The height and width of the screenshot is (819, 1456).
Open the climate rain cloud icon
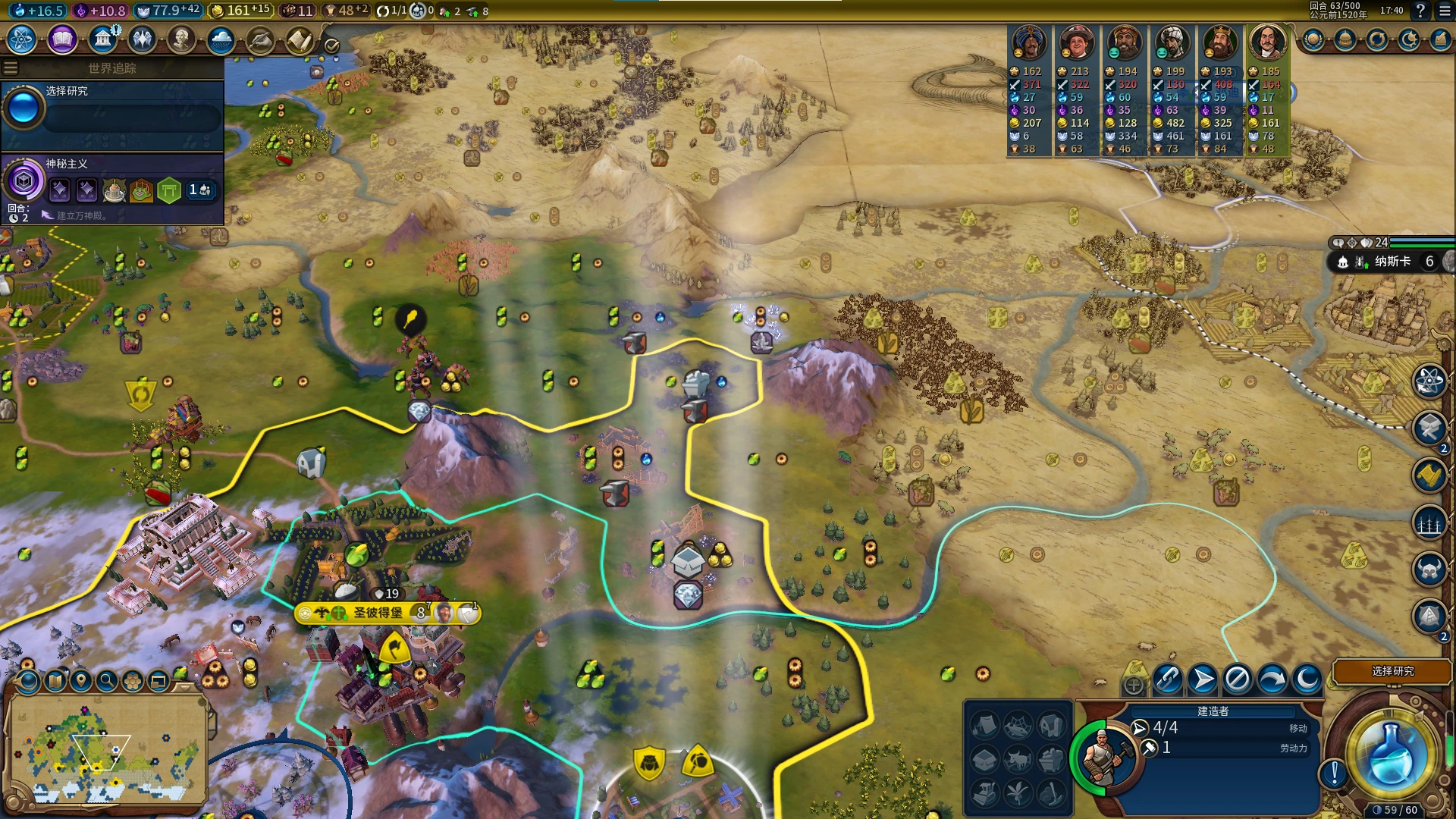coord(221,39)
